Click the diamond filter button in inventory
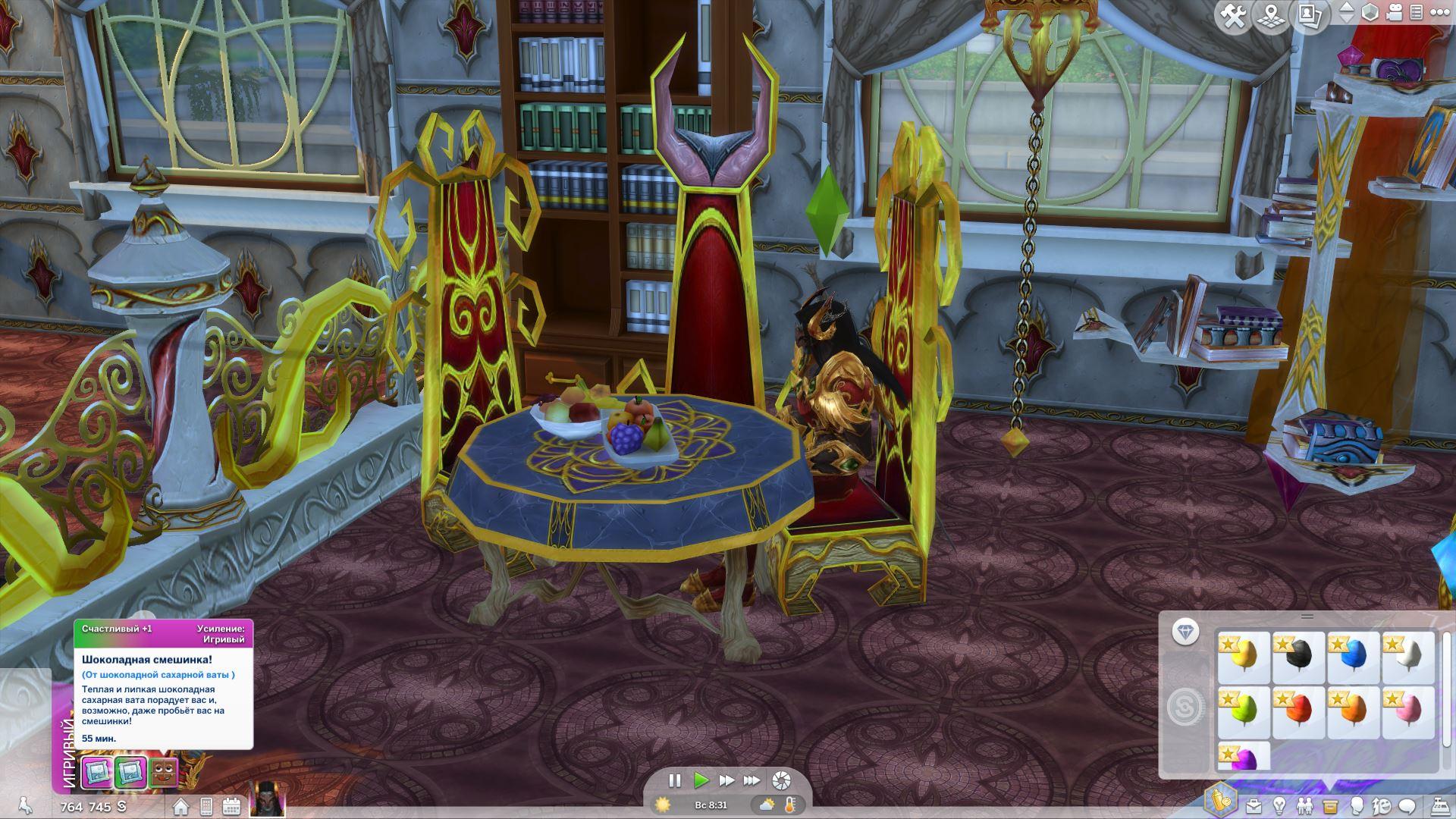The width and height of the screenshot is (1456, 819). point(1185,632)
